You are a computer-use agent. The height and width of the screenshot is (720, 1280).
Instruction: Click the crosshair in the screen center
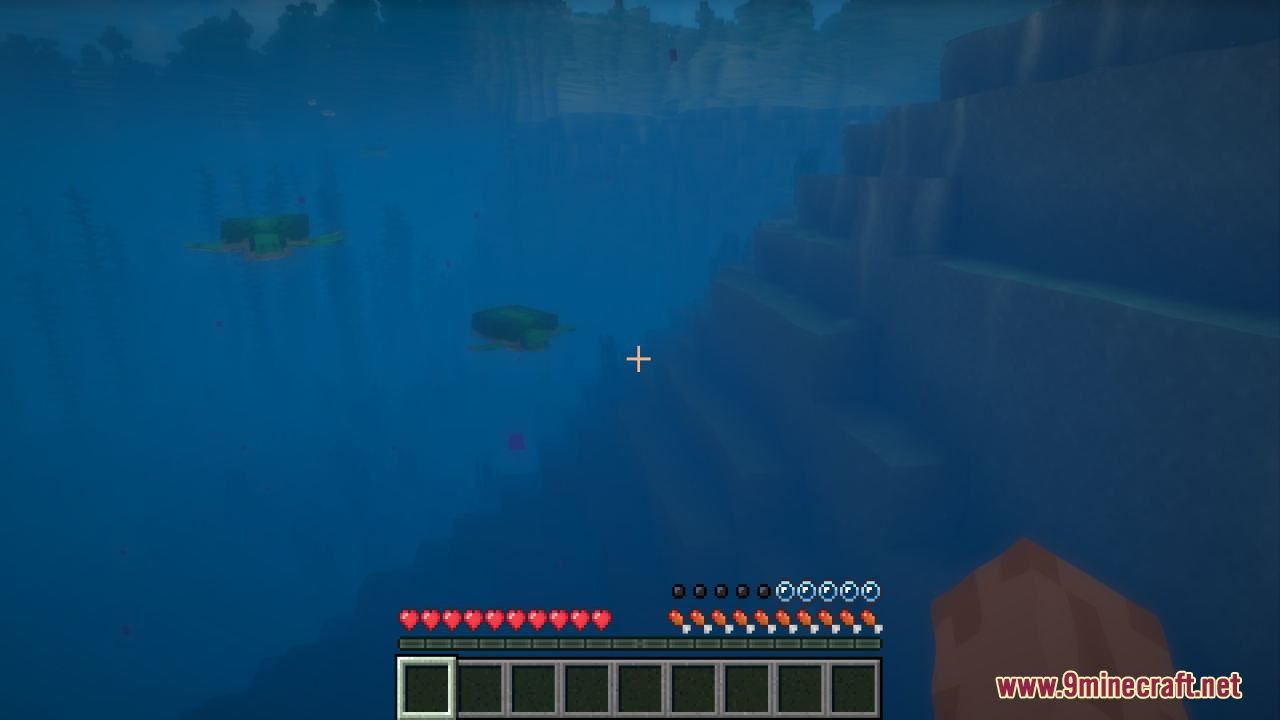(x=639, y=358)
